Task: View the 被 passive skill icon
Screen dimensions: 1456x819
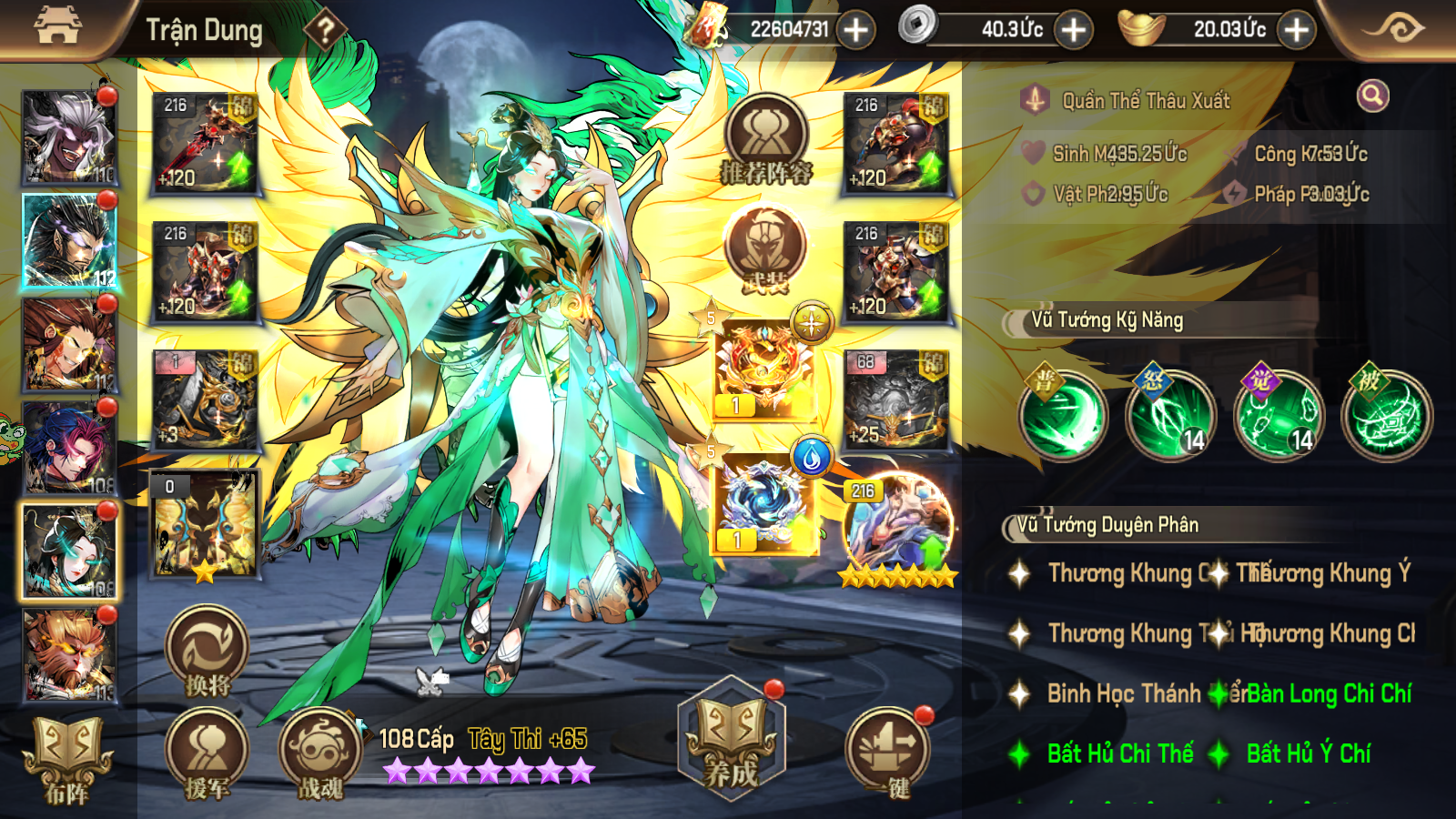Action: [x=1387, y=415]
